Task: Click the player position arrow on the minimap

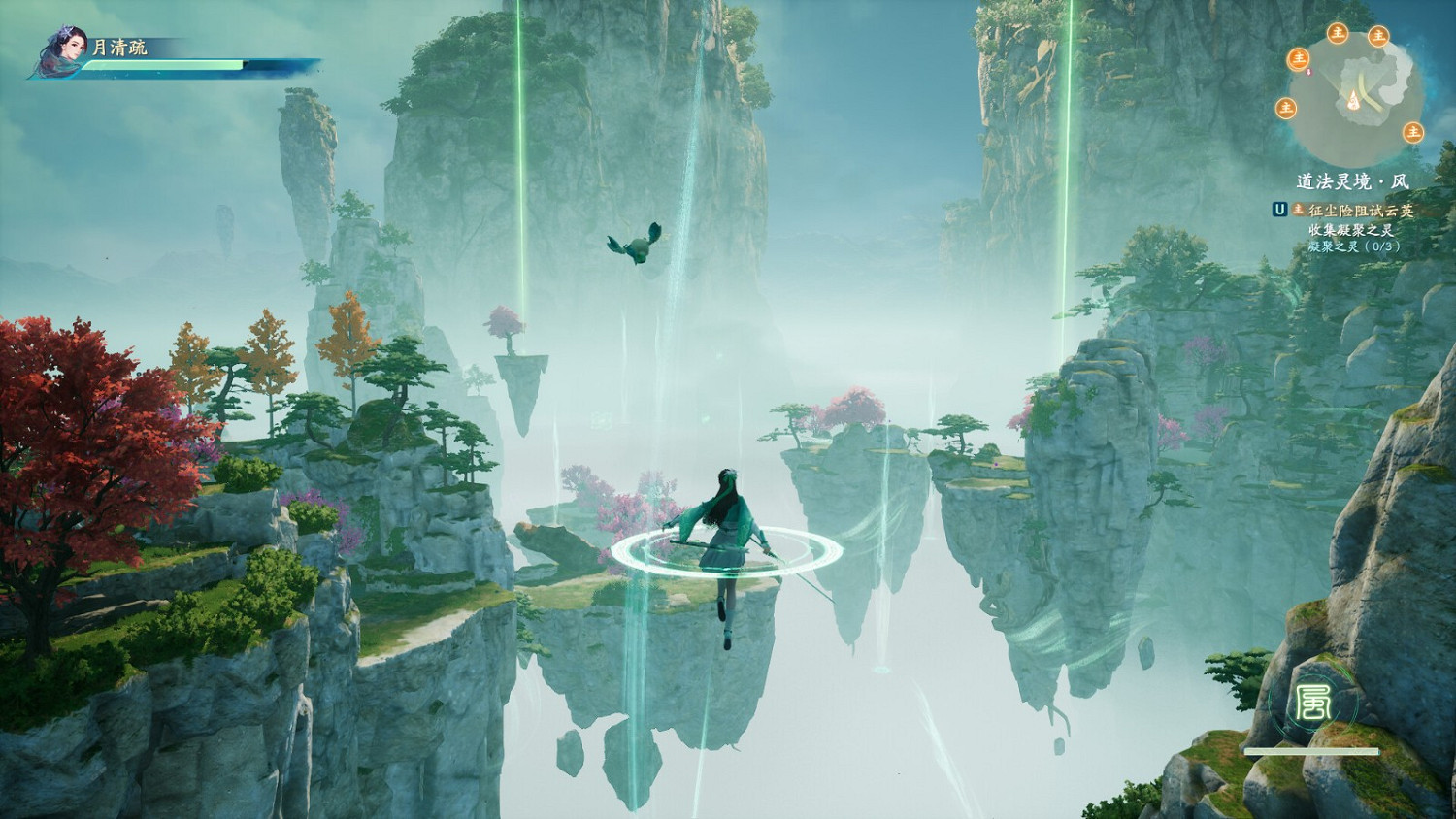Action: click(x=1353, y=100)
